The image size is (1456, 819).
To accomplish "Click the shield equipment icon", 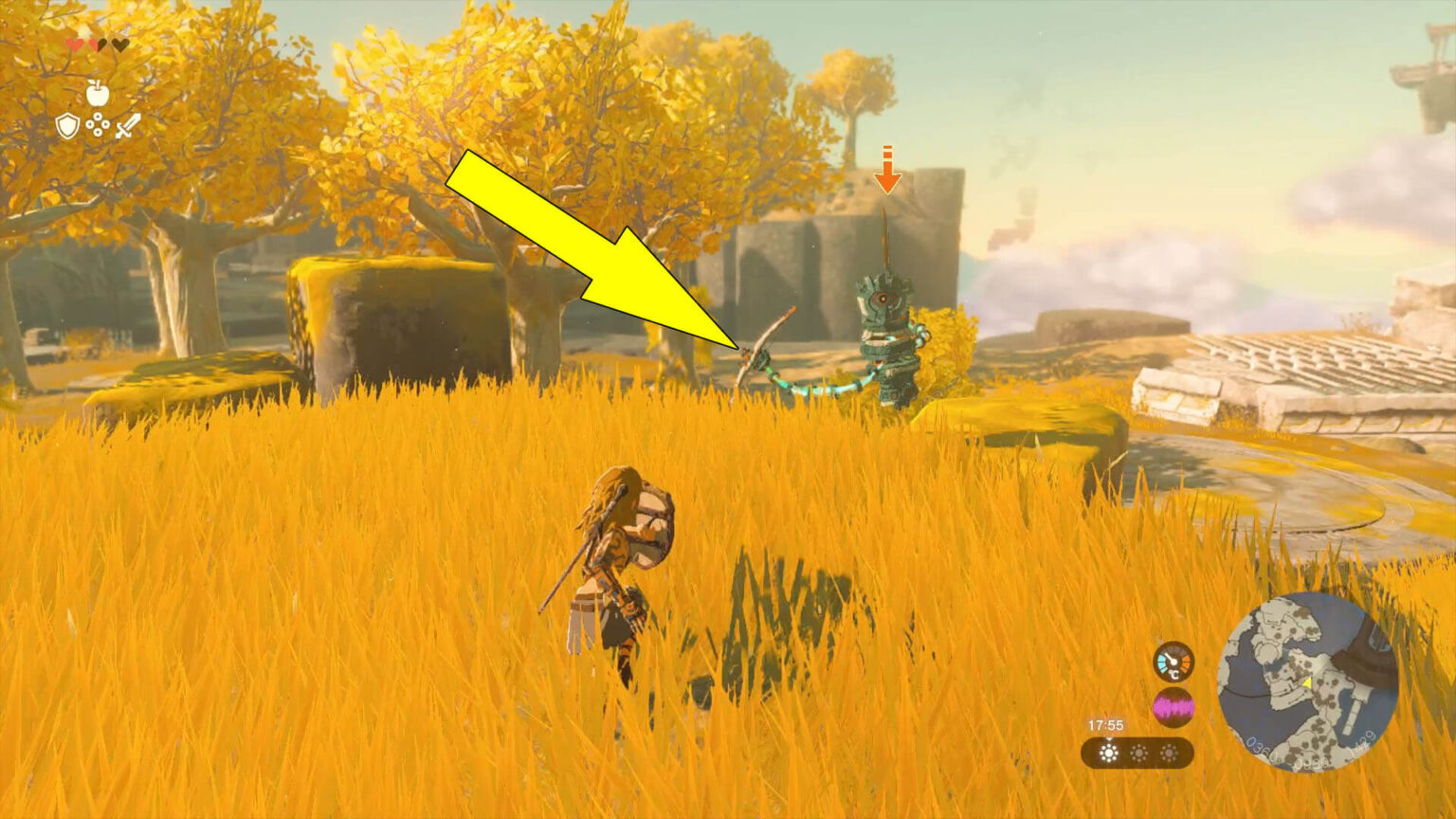I will [x=68, y=125].
